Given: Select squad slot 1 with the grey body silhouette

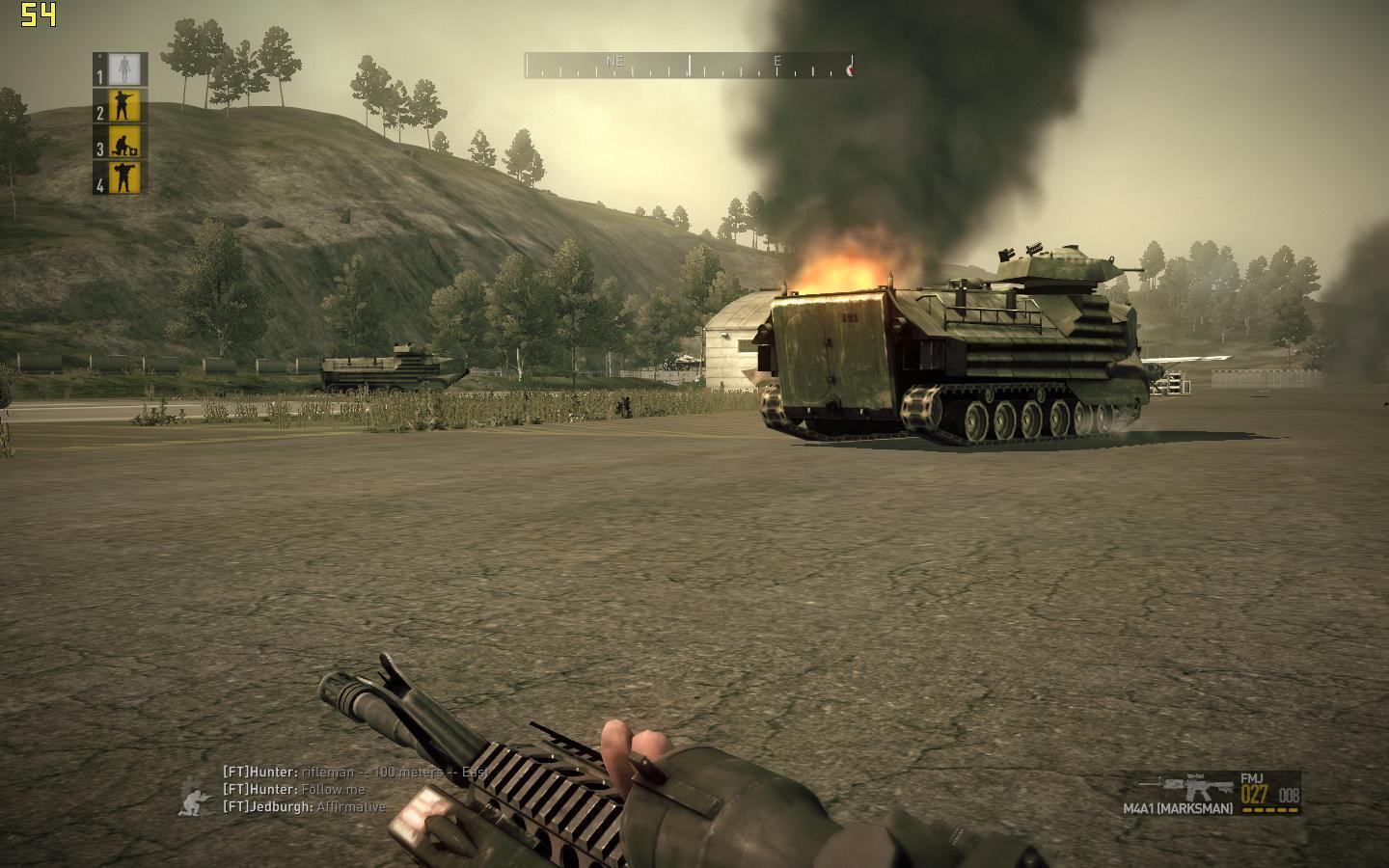Looking at the screenshot, I should [124, 69].
